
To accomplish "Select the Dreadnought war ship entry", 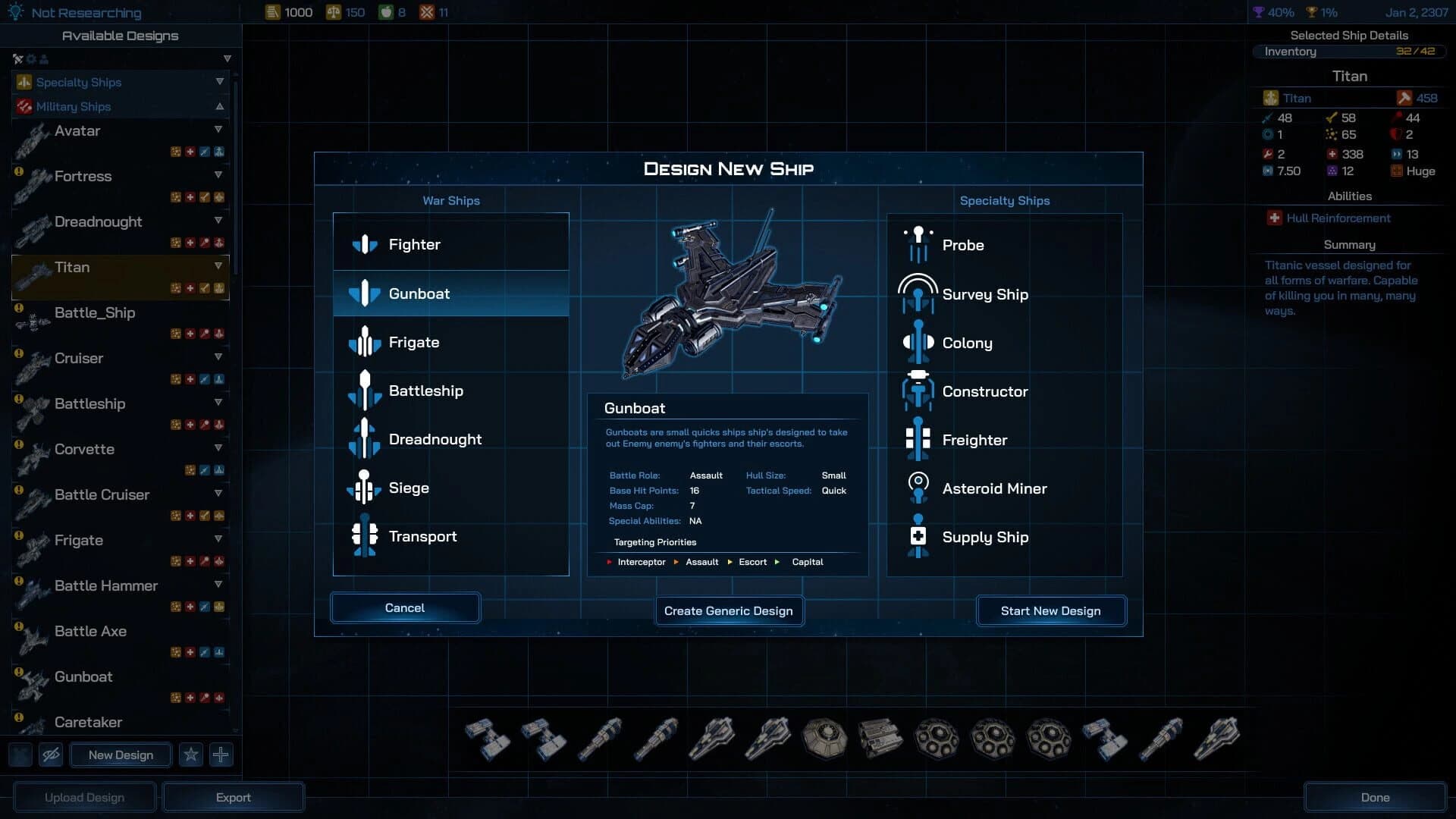I will [x=436, y=439].
